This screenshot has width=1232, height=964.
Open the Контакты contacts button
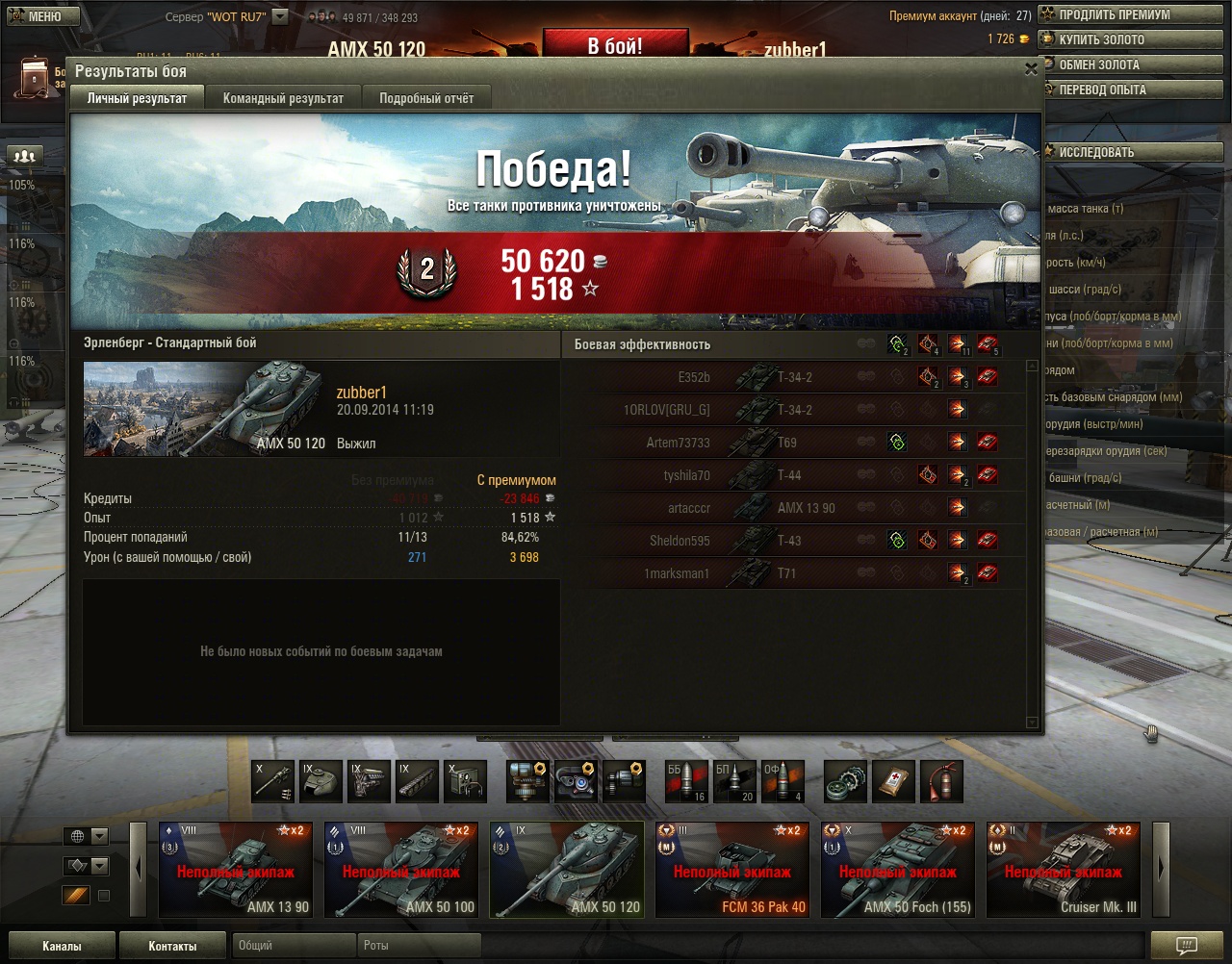[172, 946]
